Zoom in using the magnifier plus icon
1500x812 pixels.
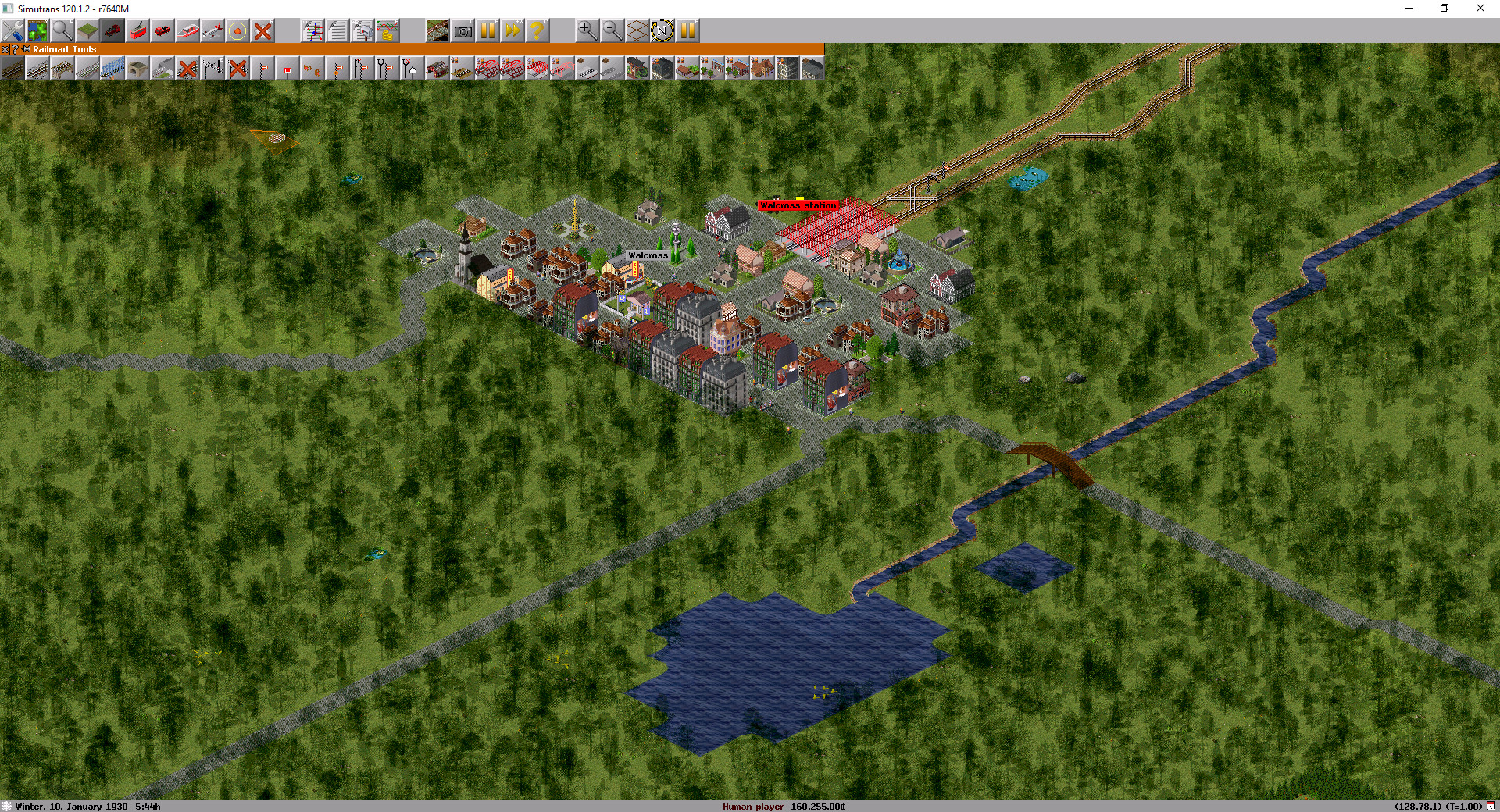coord(586,31)
